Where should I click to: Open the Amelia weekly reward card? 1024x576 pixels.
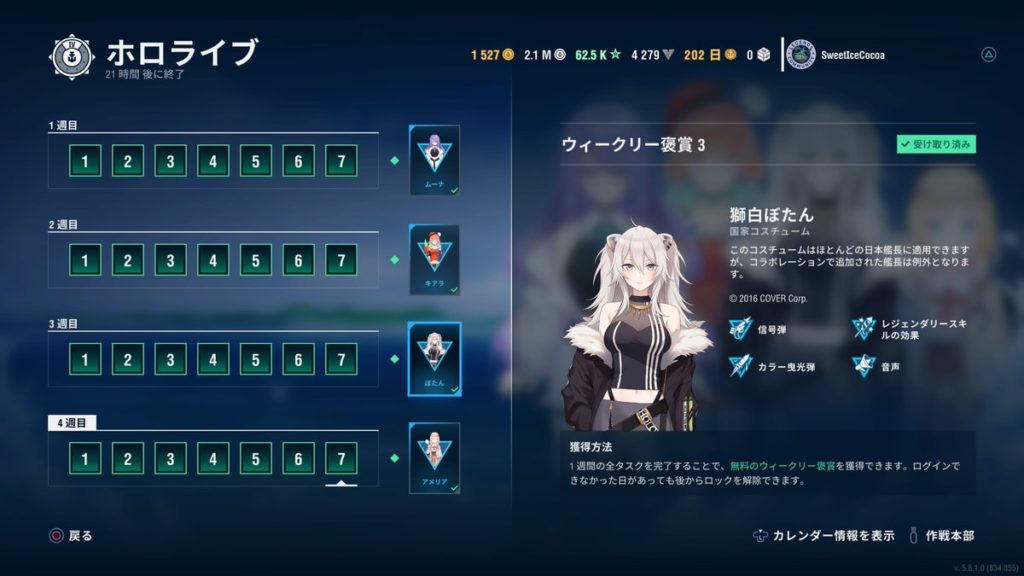(x=434, y=457)
